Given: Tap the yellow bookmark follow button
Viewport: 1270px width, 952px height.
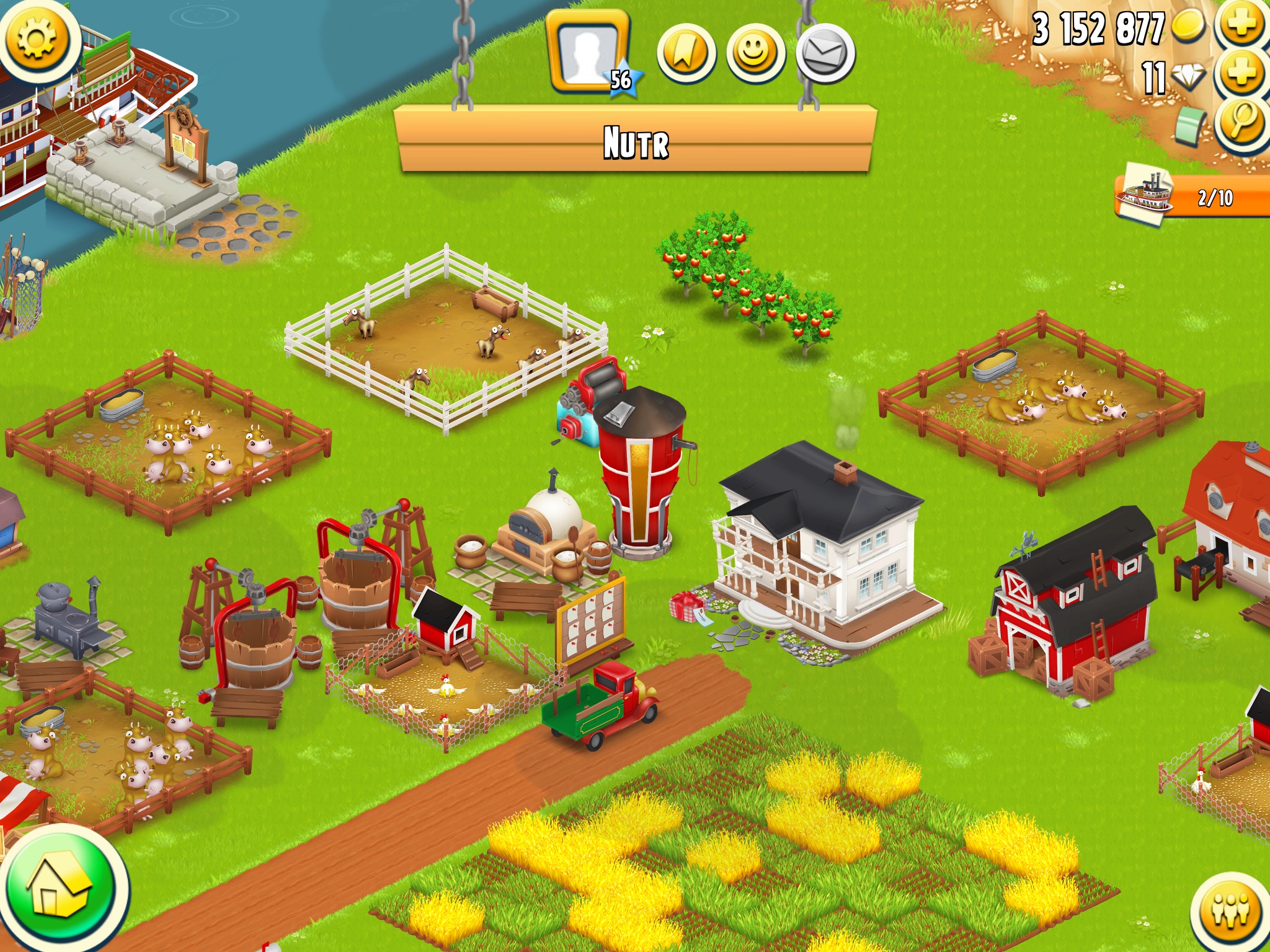Looking at the screenshot, I should pyautogui.click(x=686, y=54).
